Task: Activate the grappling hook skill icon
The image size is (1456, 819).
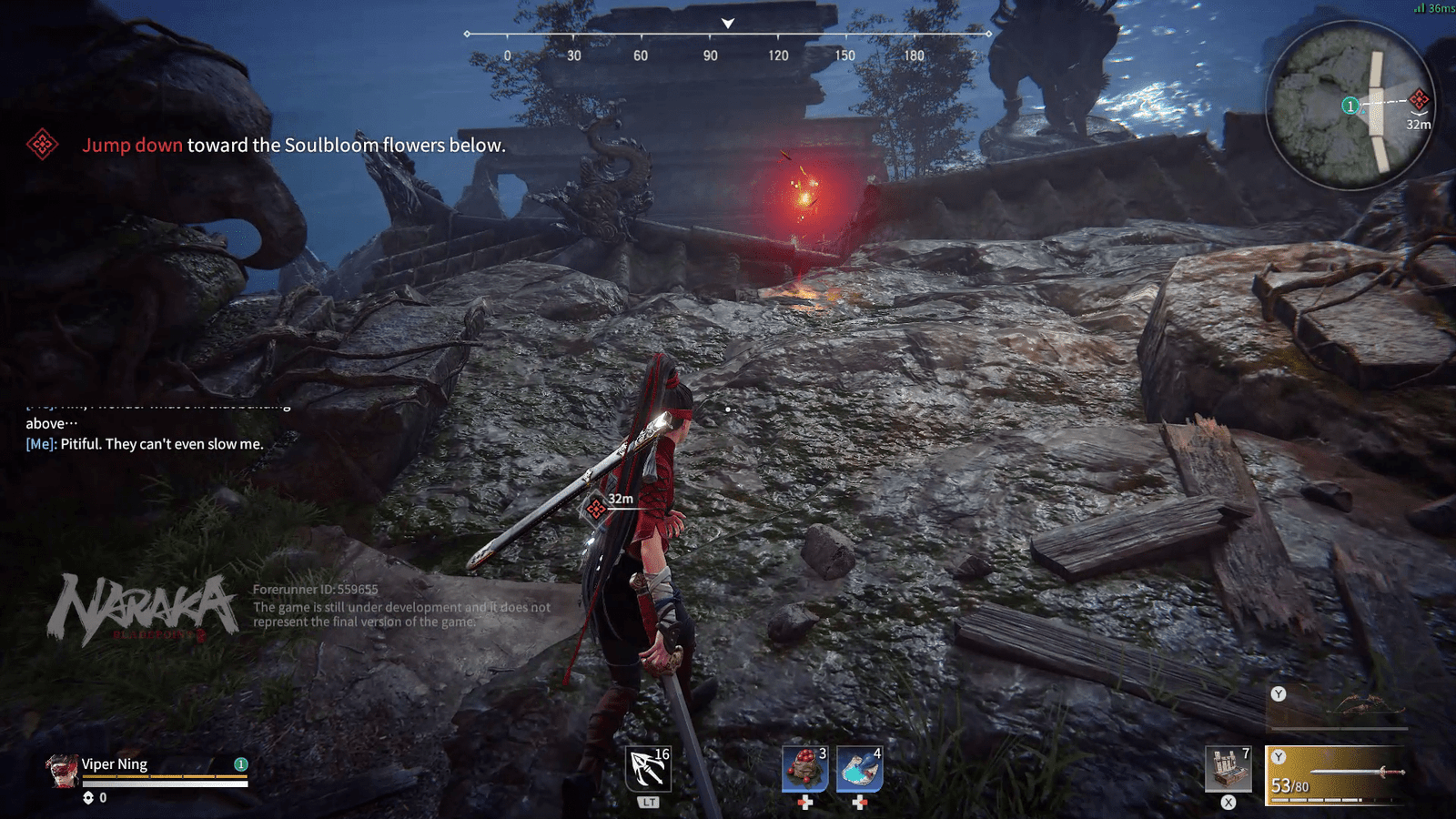Action: (x=647, y=769)
